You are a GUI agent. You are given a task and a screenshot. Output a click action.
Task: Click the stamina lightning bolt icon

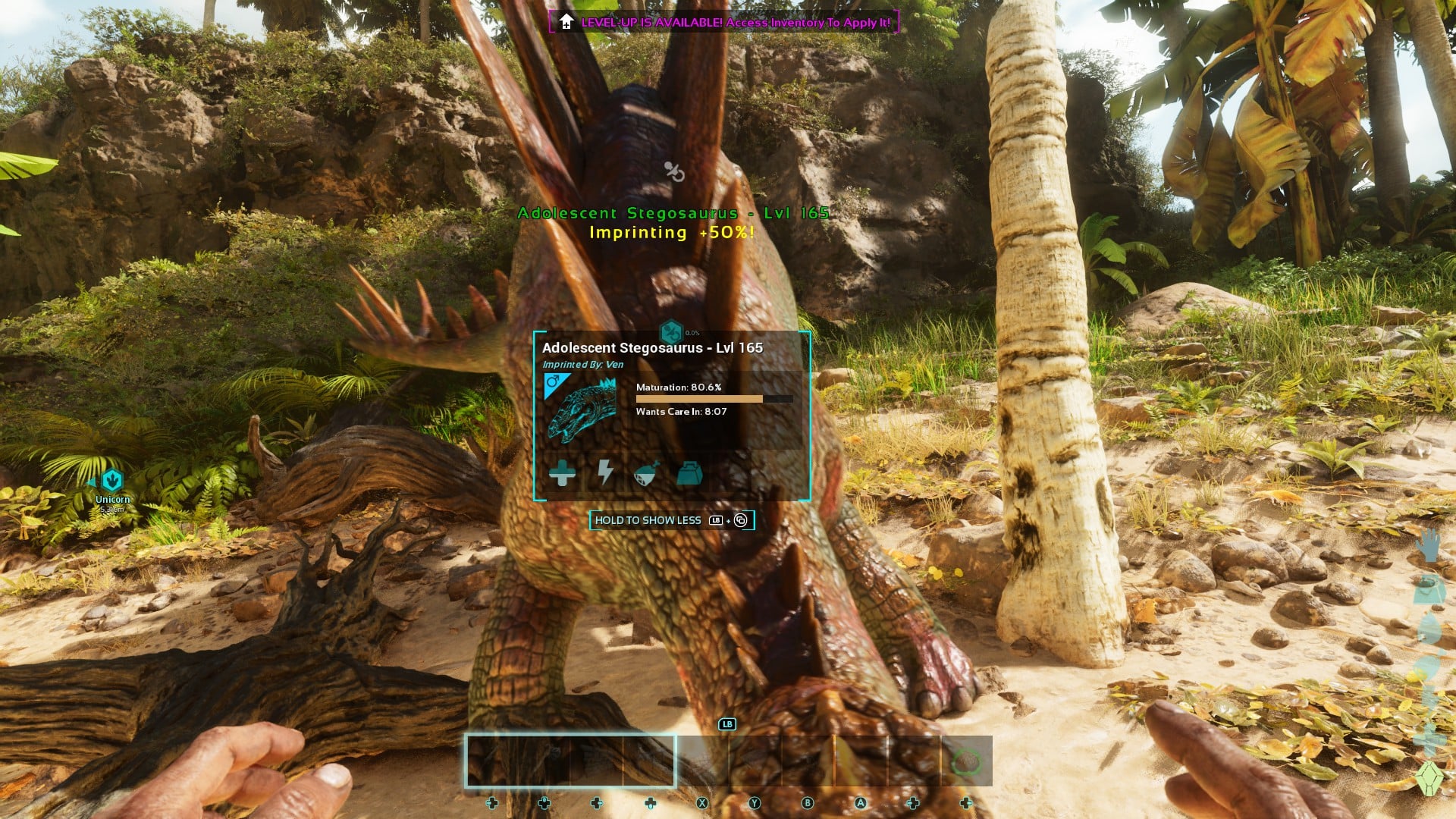[x=605, y=474]
